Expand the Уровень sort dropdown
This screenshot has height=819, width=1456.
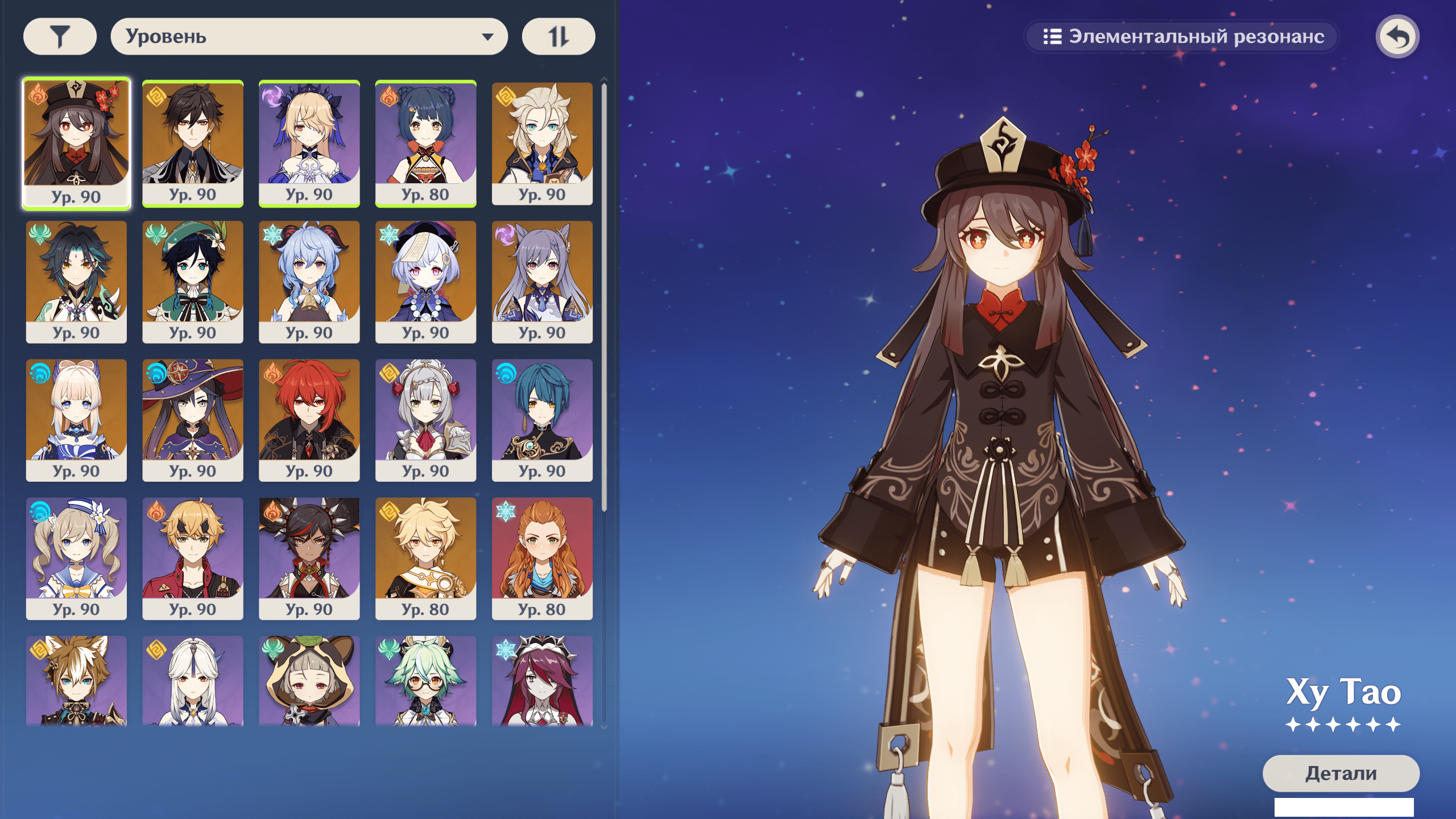click(309, 37)
